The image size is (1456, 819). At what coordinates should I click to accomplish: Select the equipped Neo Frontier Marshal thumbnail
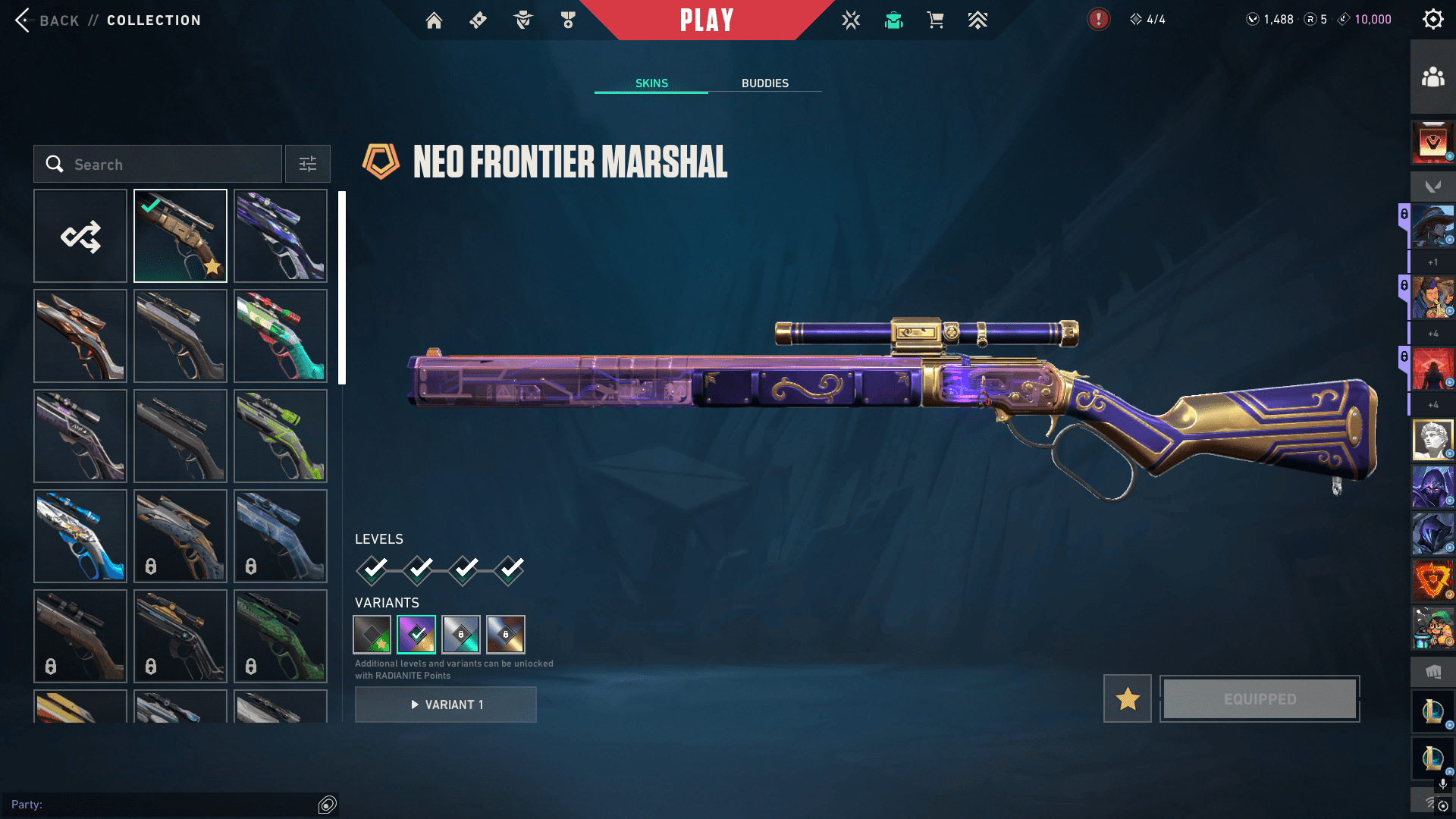[x=180, y=237]
